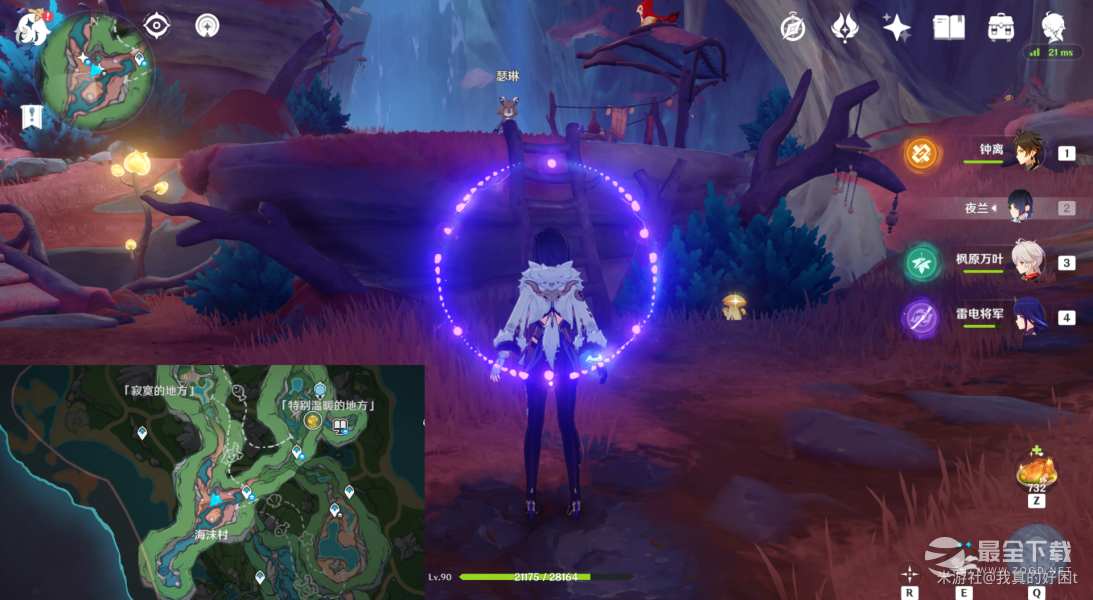Select the gold coin marker on the inset map

[313, 422]
